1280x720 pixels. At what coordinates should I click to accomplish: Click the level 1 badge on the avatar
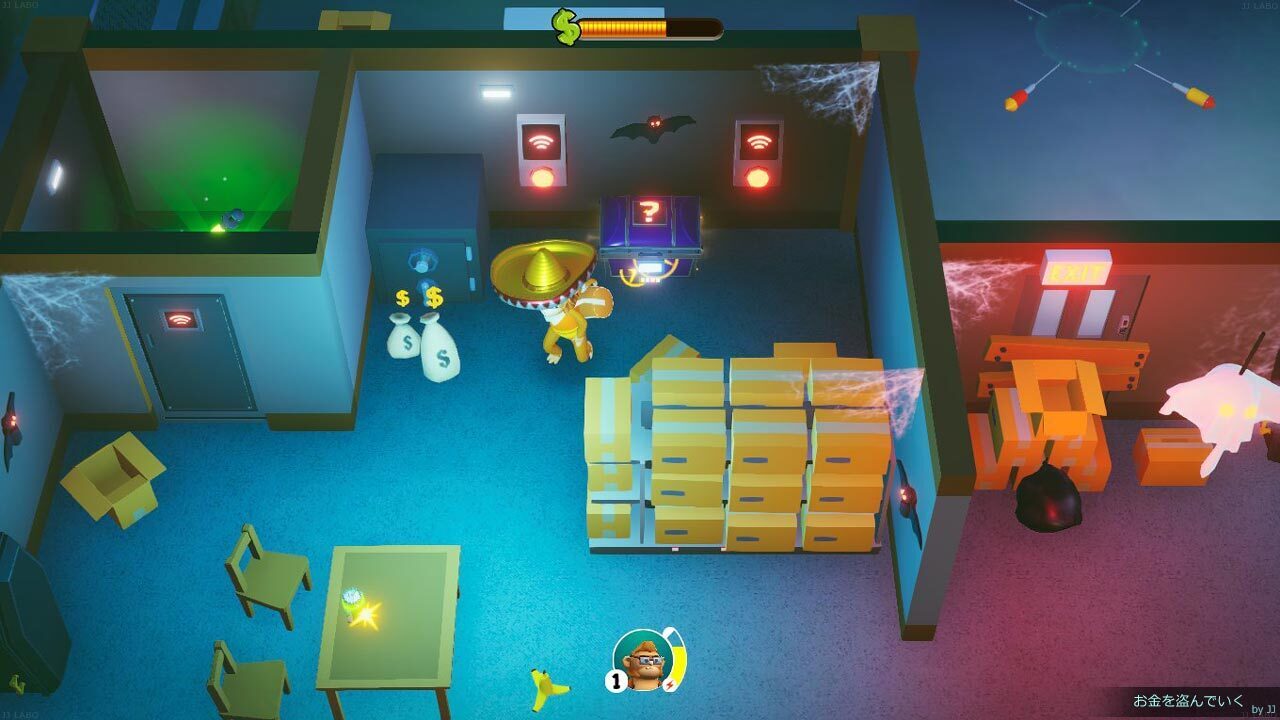[615, 679]
